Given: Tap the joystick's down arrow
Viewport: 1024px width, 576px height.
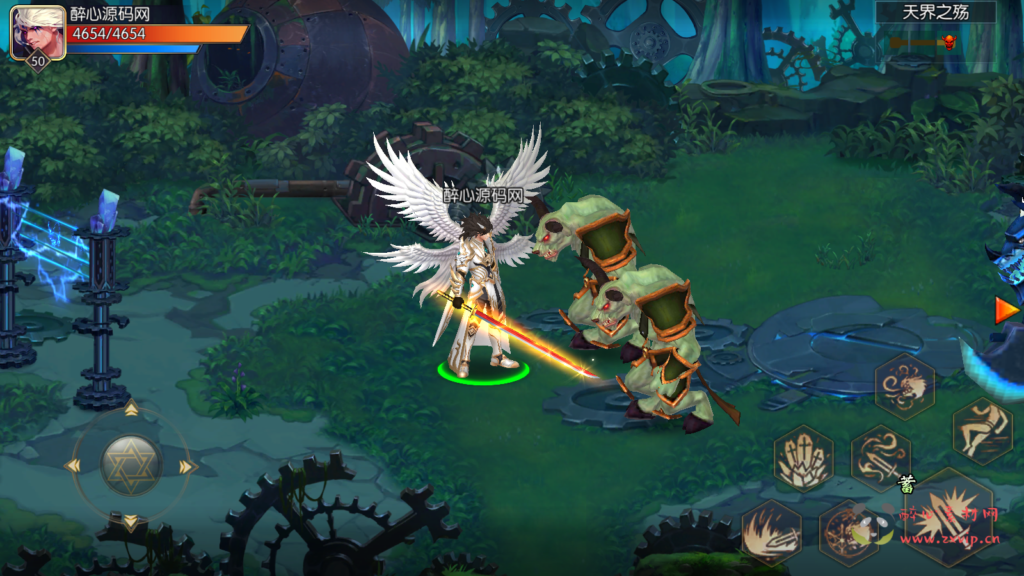Looking at the screenshot, I should 130,521.
